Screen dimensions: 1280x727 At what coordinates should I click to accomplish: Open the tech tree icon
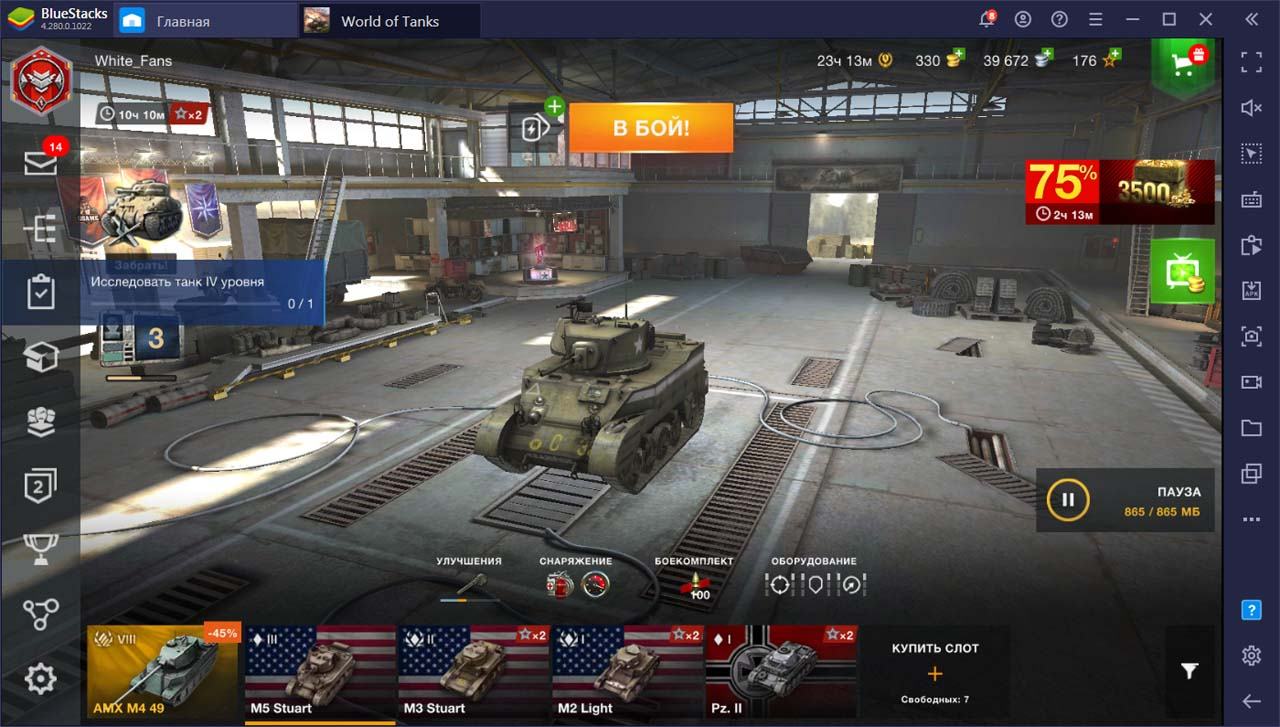click(x=41, y=614)
